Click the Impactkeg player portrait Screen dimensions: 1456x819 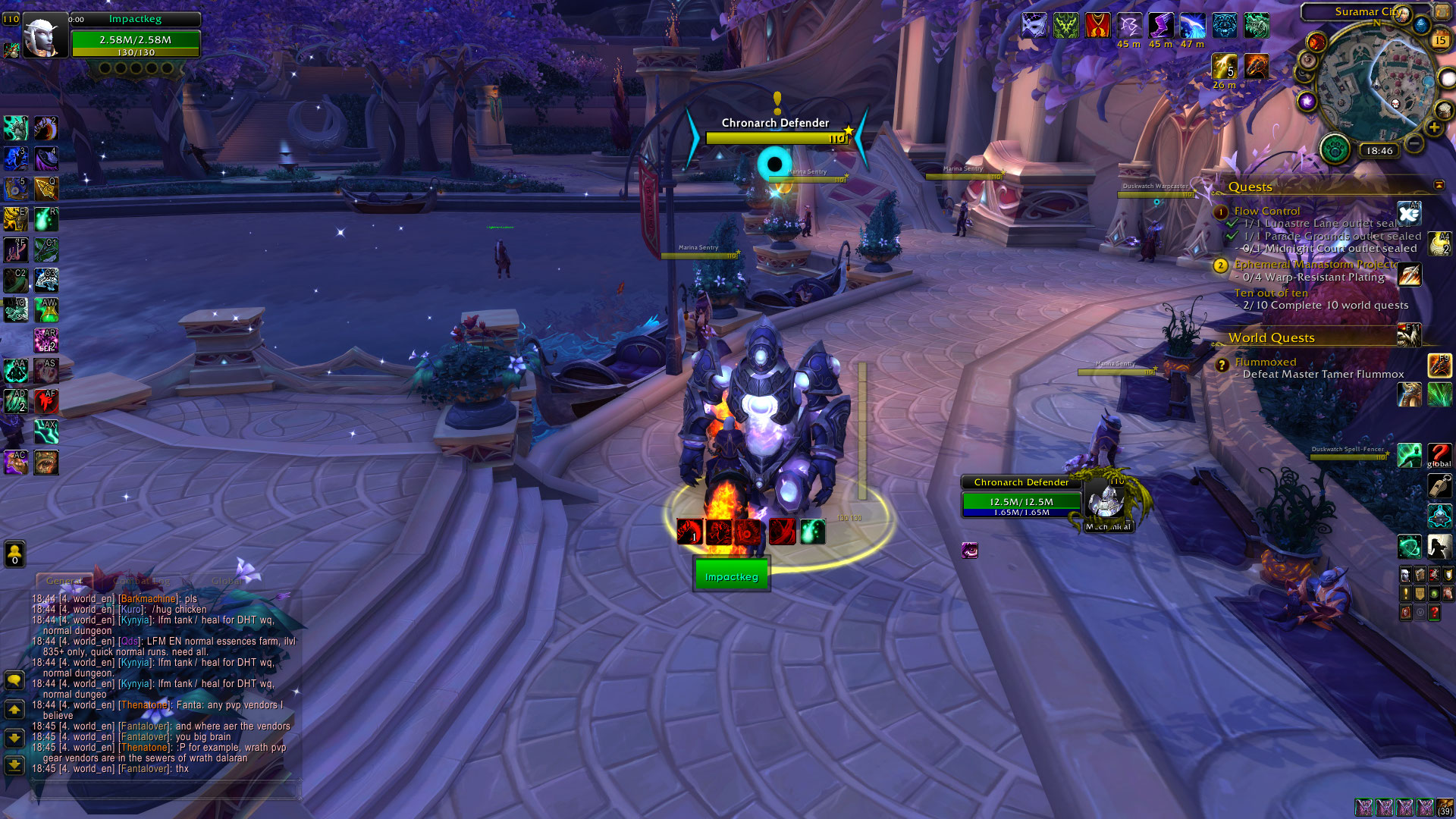click(44, 37)
